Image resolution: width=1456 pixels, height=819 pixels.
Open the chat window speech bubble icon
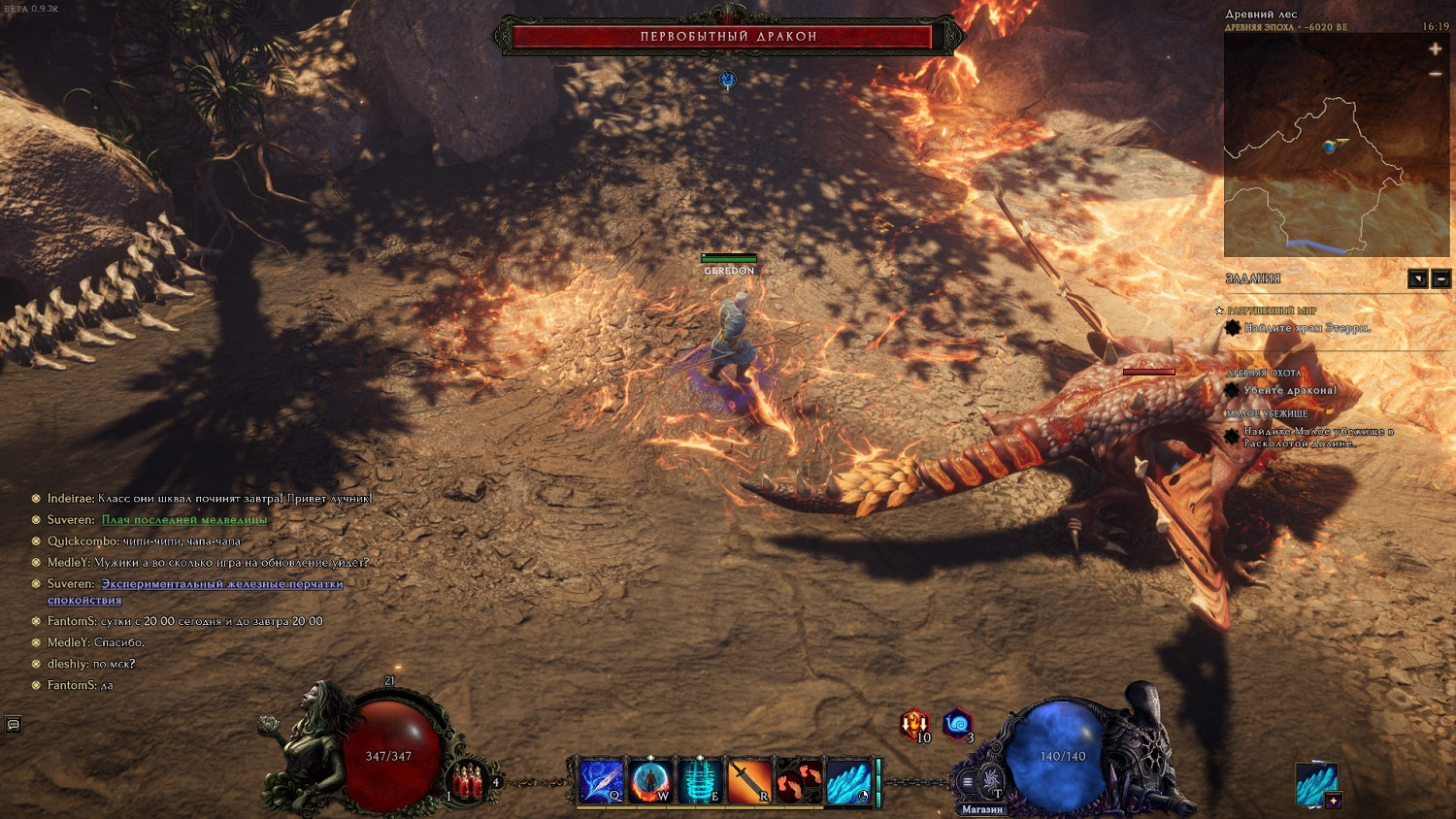14,724
